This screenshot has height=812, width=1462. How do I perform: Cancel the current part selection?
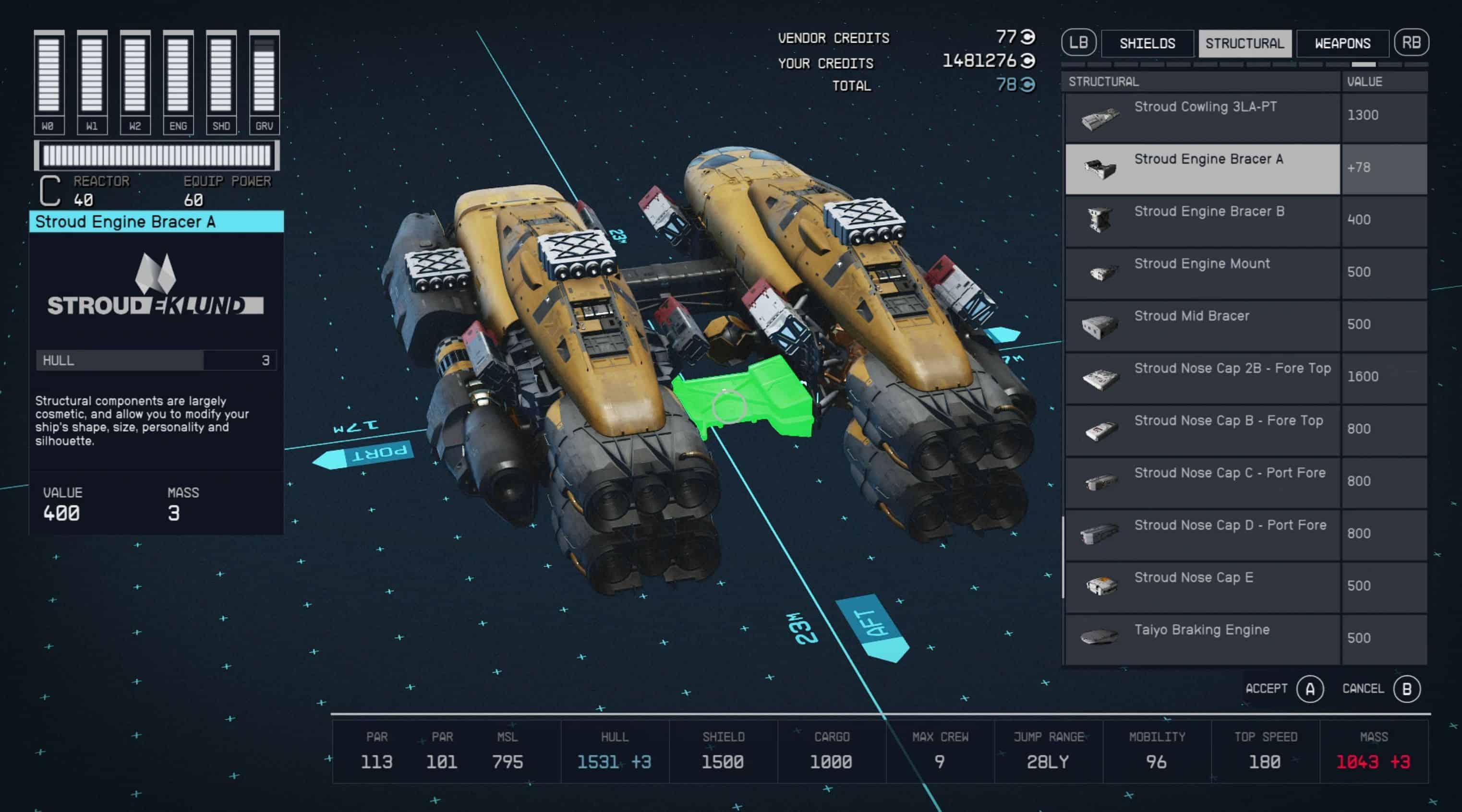1406,689
